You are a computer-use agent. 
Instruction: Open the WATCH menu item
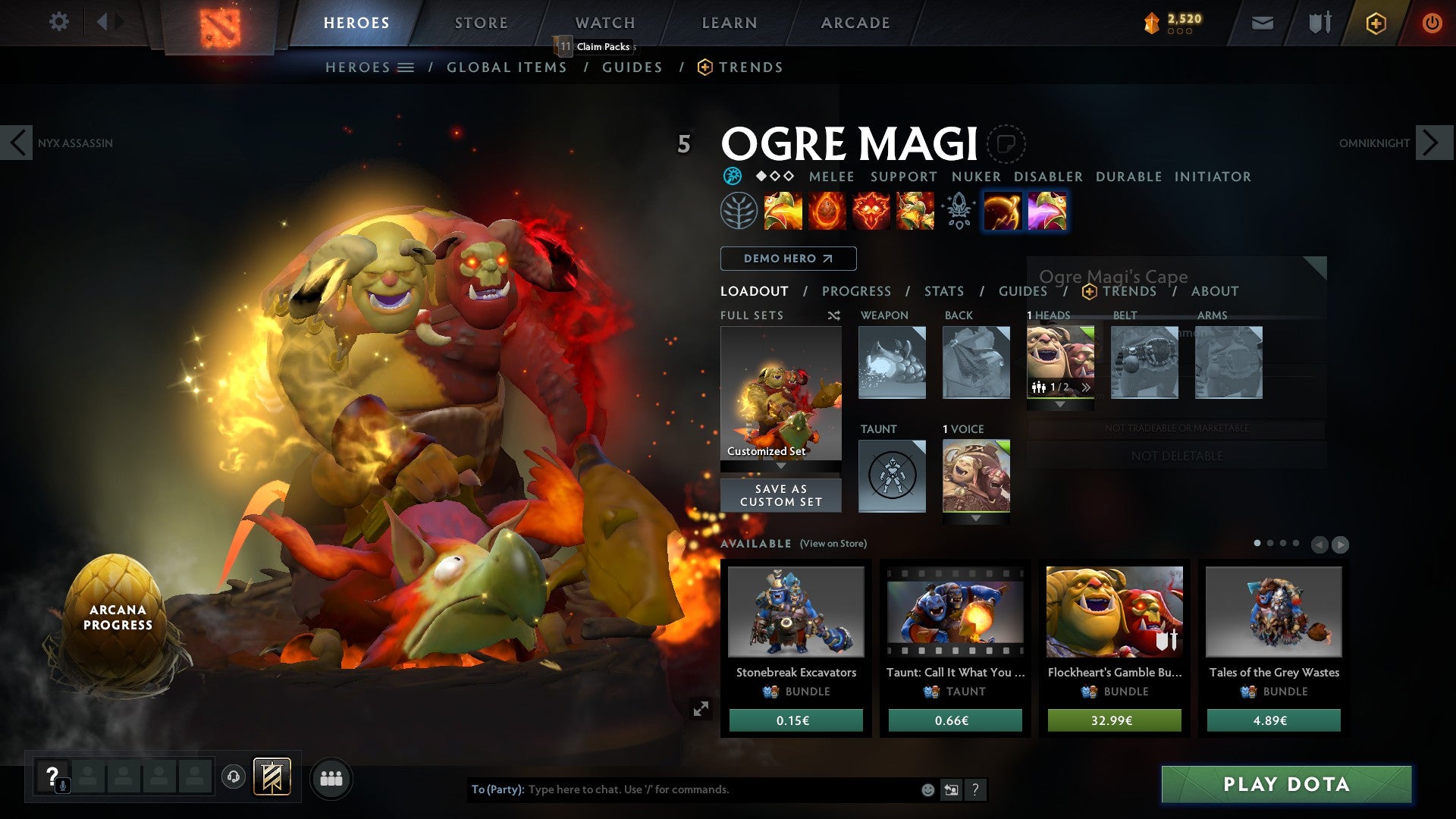[604, 22]
